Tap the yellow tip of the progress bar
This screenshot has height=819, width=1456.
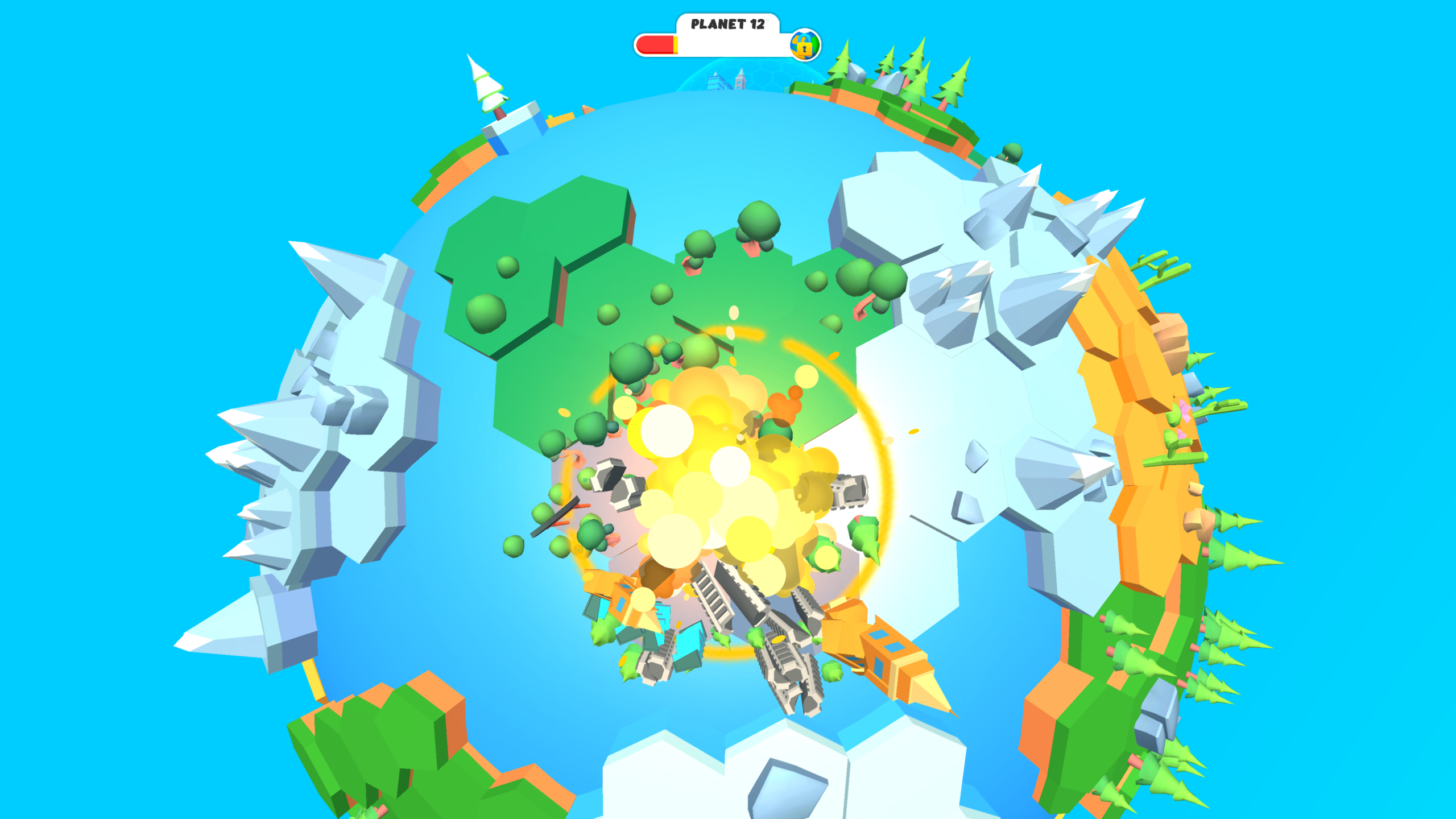[x=676, y=45]
